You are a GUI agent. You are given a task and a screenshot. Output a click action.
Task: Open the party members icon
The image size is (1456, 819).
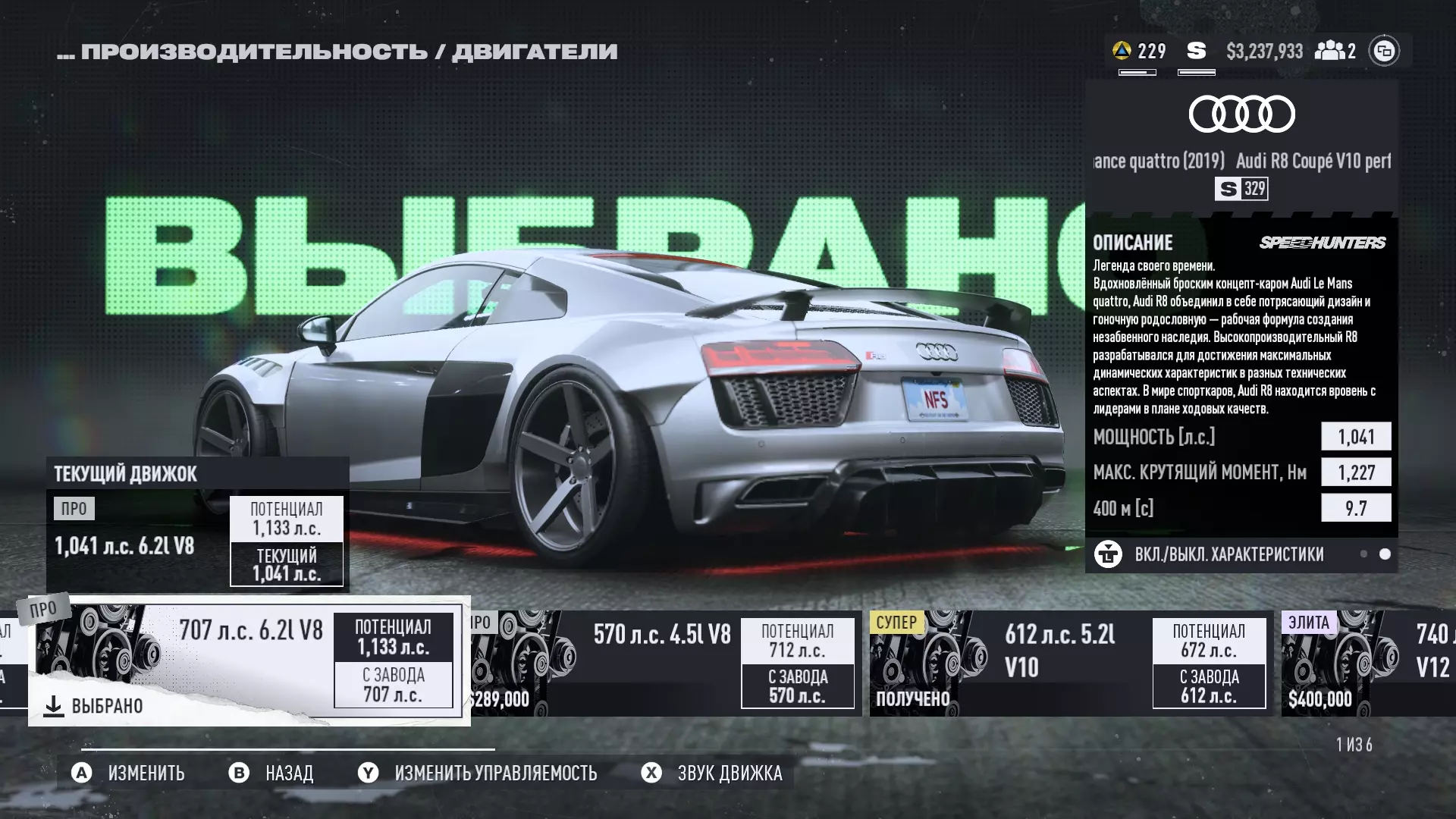coord(1335,51)
